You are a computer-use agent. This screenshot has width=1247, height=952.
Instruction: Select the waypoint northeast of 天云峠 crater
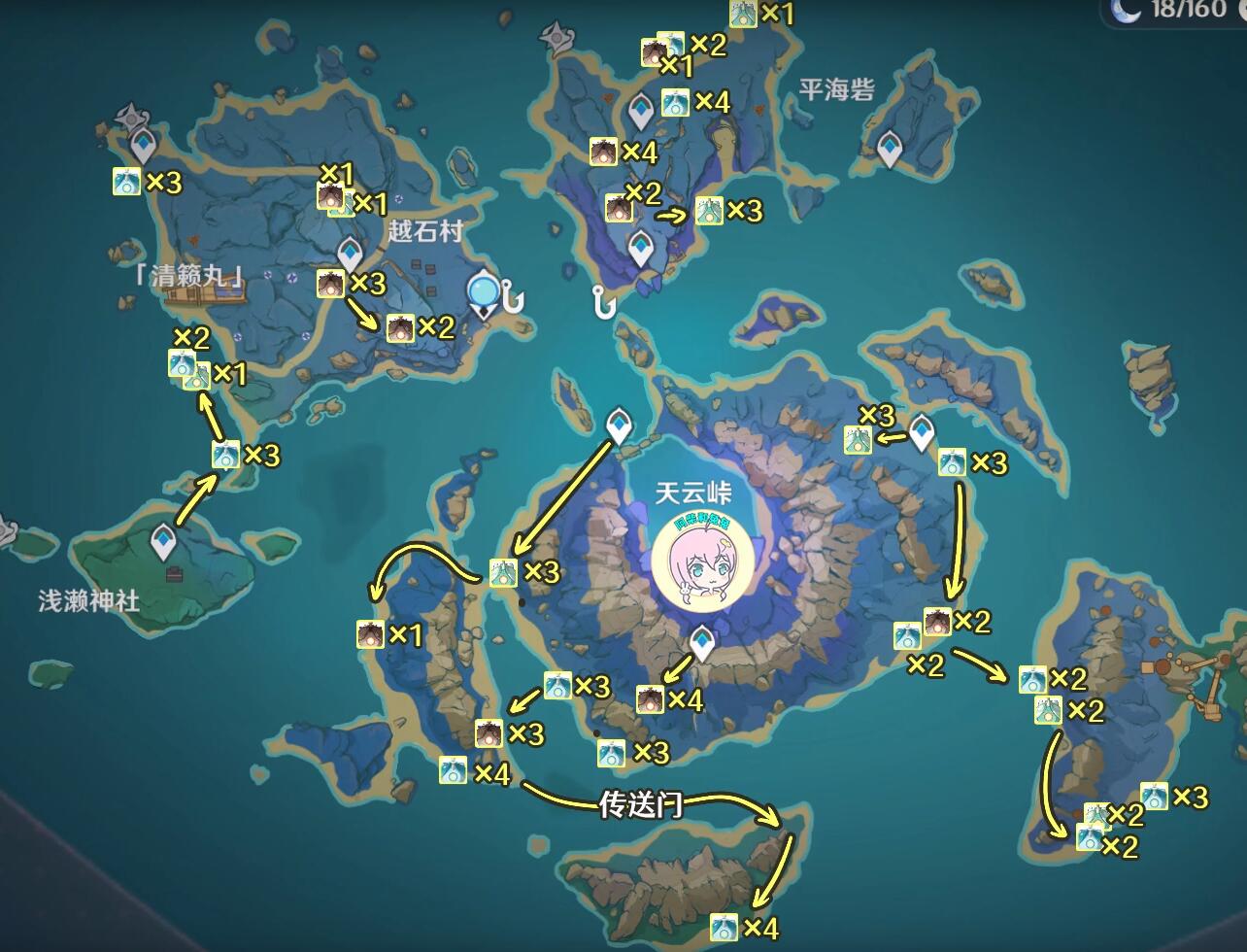(x=921, y=430)
